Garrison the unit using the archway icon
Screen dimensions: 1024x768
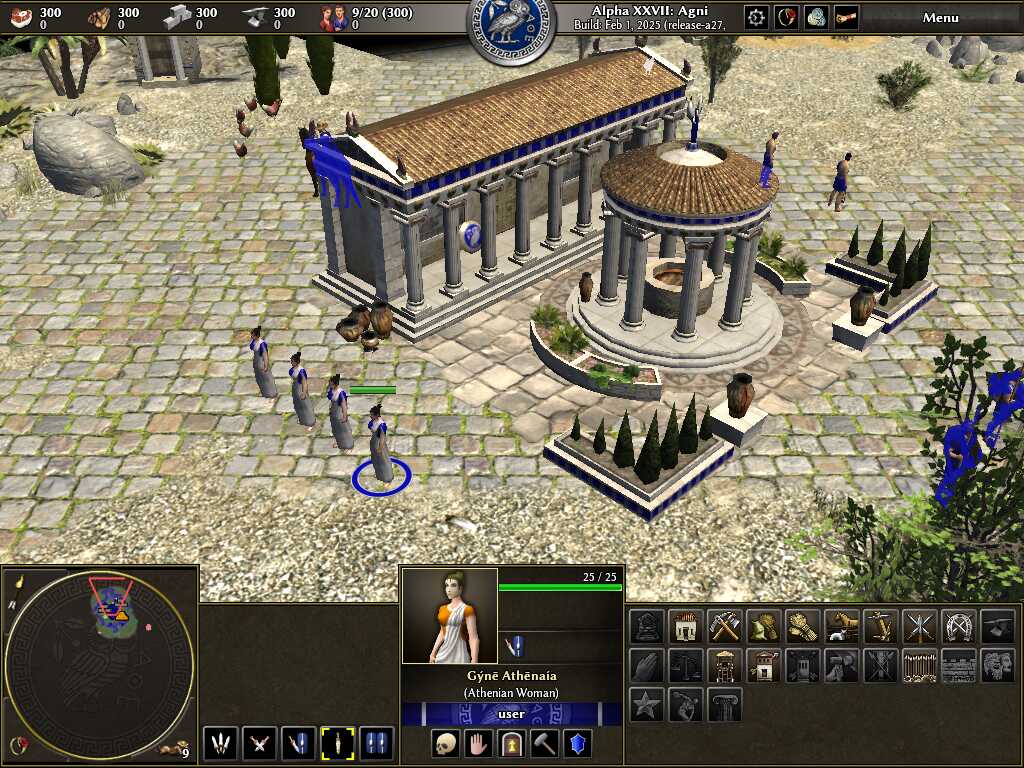(512, 743)
